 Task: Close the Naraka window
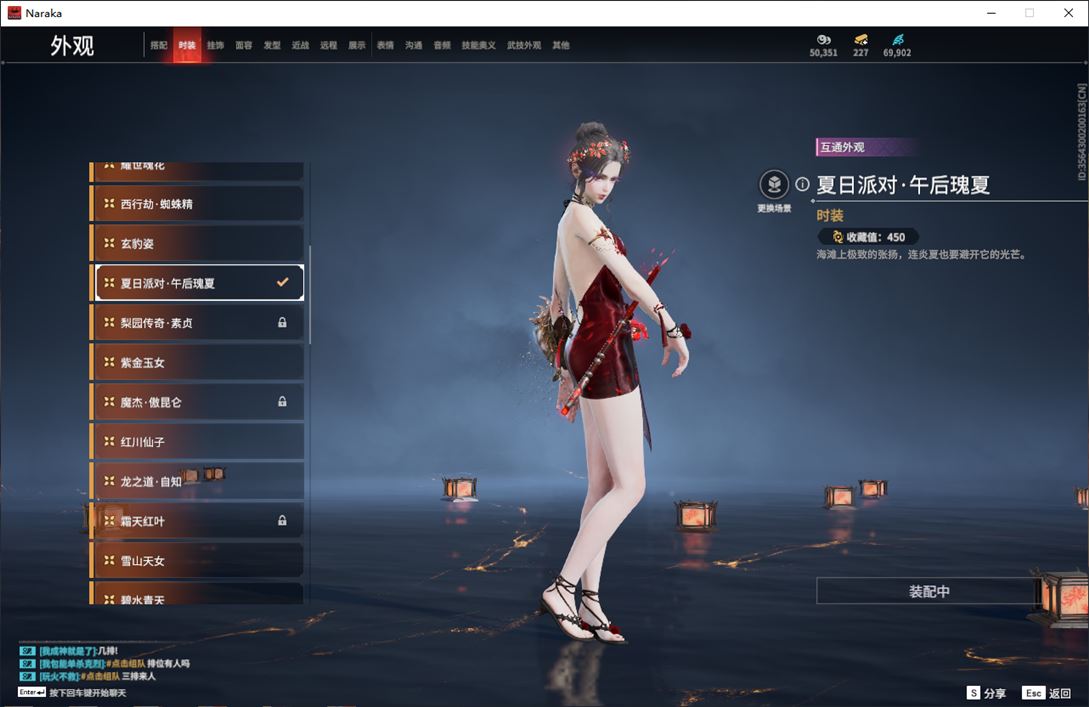tap(1068, 13)
